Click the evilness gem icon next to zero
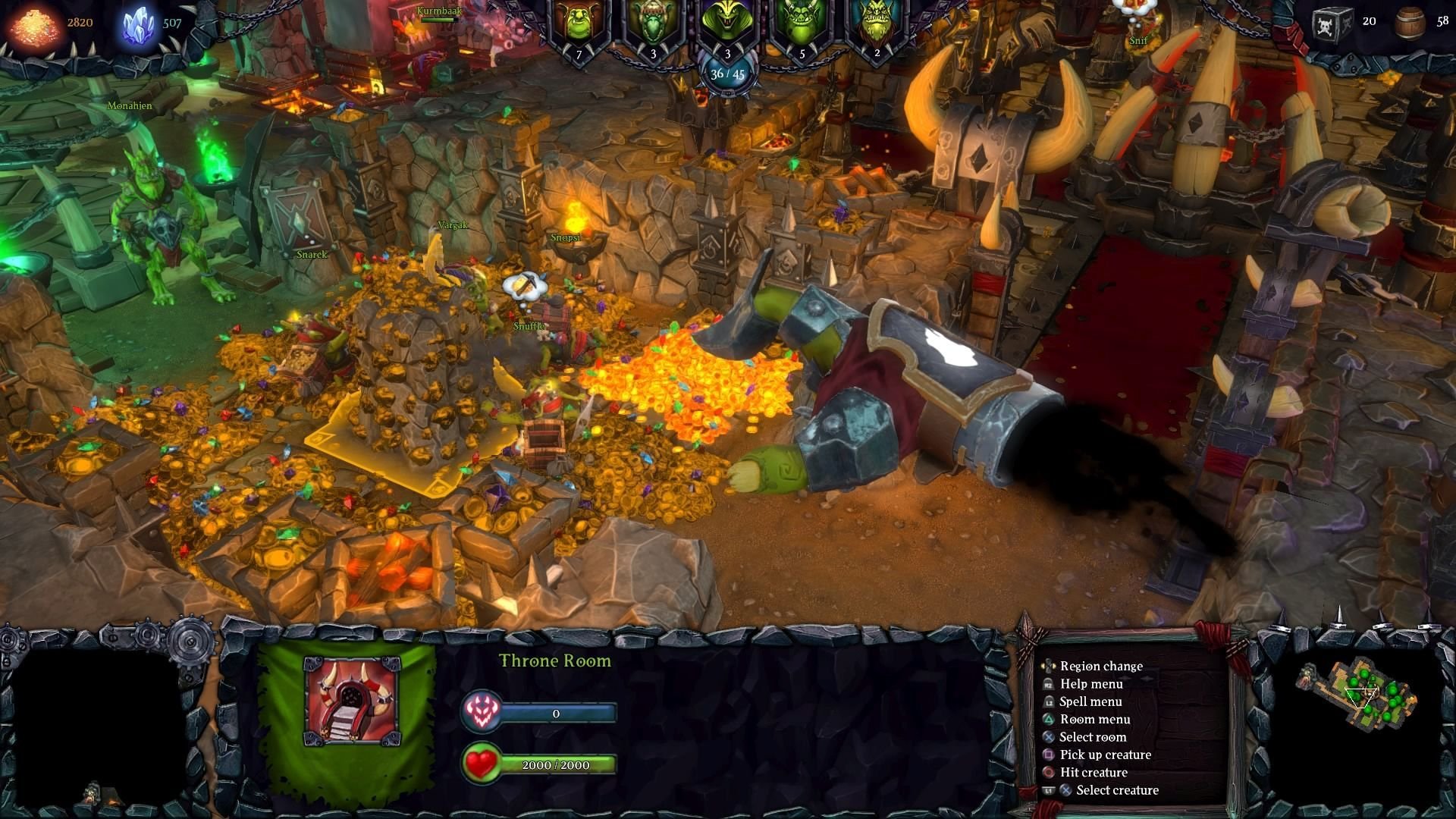This screenshot has width=1456, height=819. pyautogui.click(x=482, y=712)
